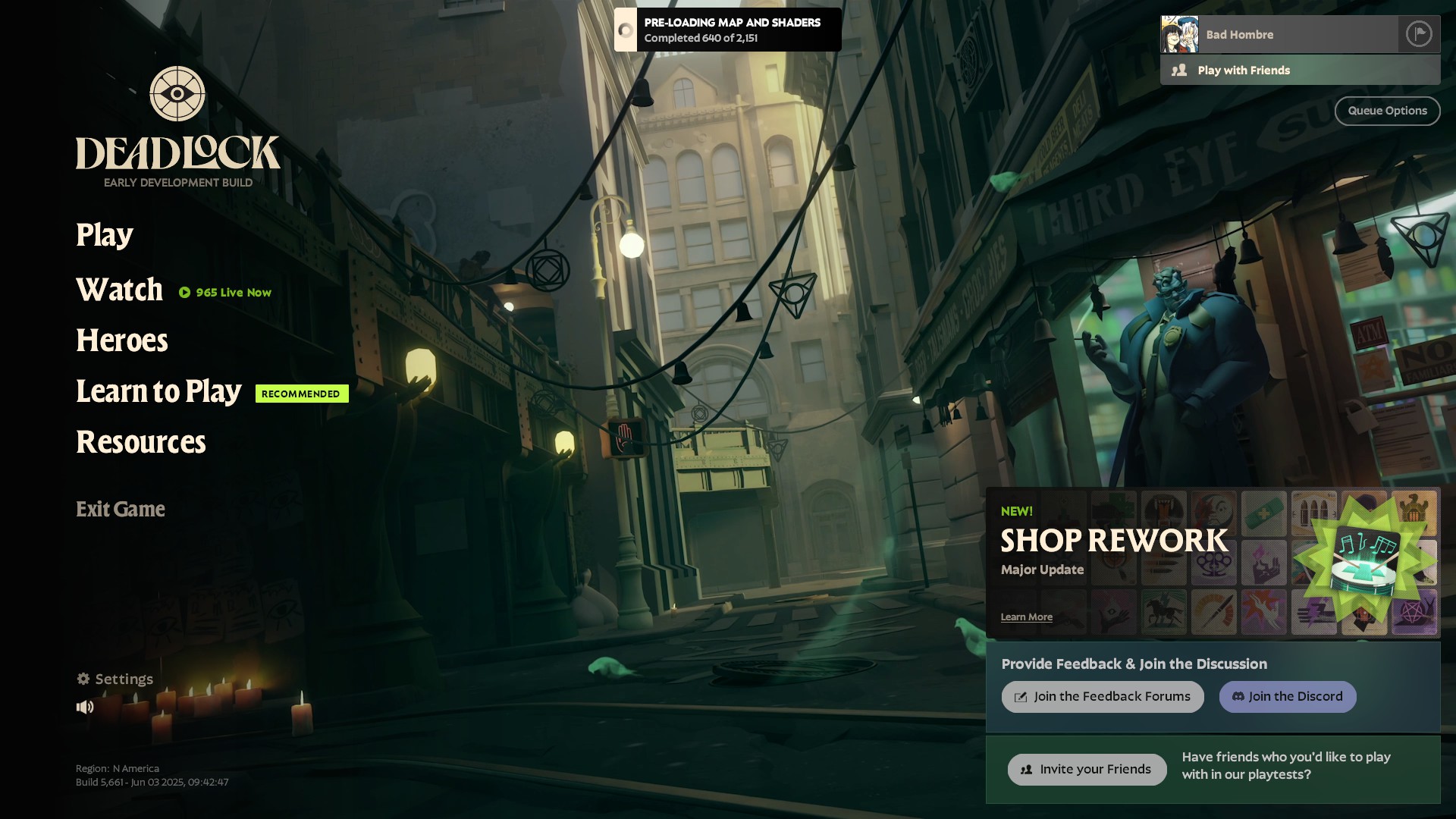Click the Bad Hombre player profile
Screen dimensions: 1456x819
[1279, 34]
